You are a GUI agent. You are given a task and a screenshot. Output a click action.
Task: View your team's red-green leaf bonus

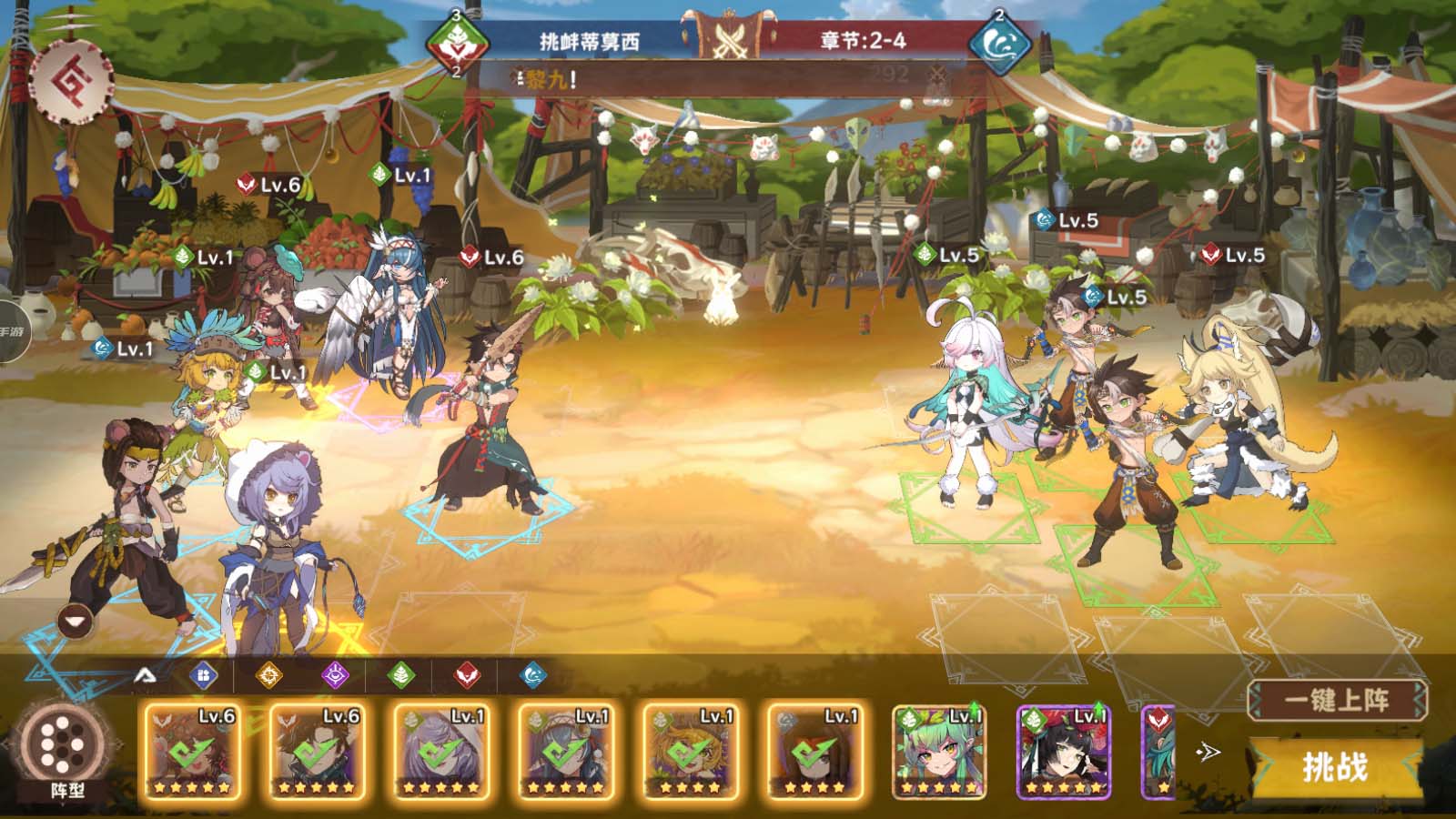457,43
